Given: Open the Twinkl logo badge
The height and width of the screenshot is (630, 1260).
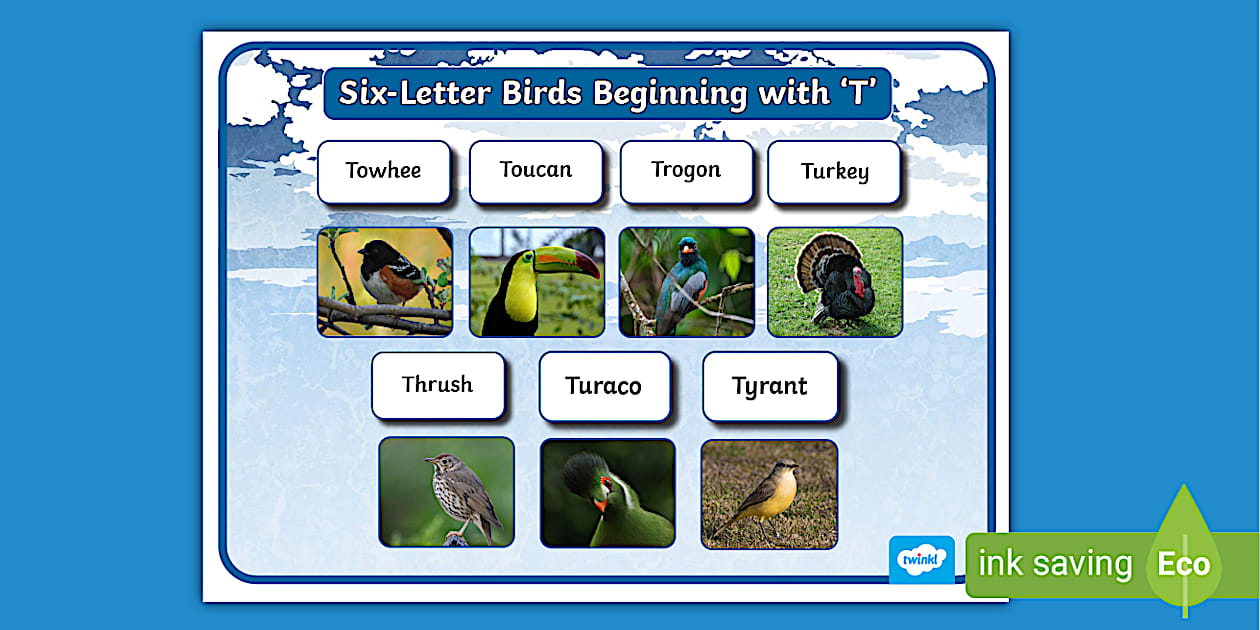Looking at the screenshot, I should pyautogui.click(x=921, y=560).
